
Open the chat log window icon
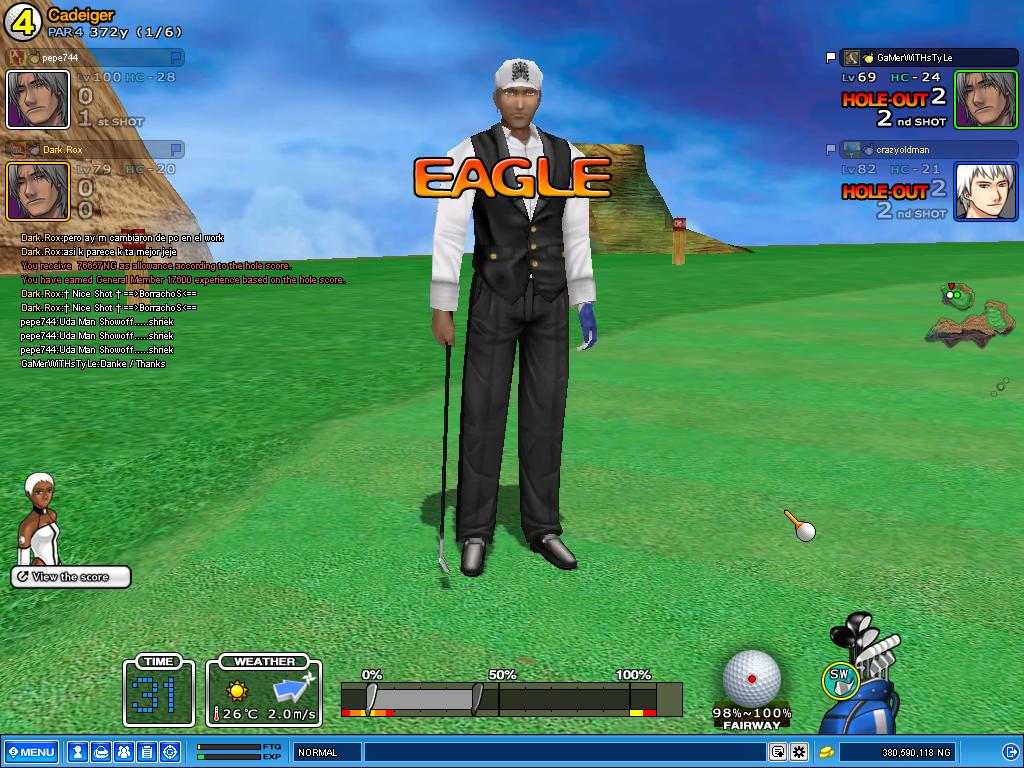pos(778,752)
